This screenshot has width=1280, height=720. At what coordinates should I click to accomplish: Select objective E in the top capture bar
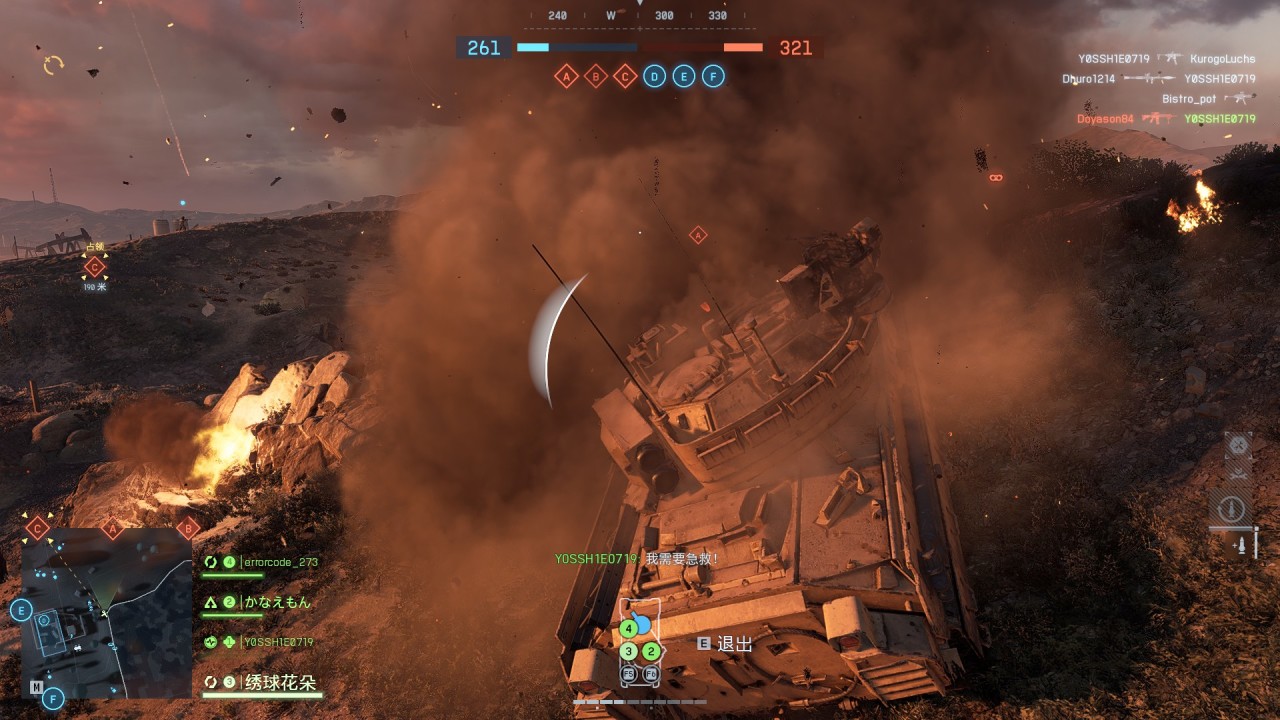pos(683,76)
